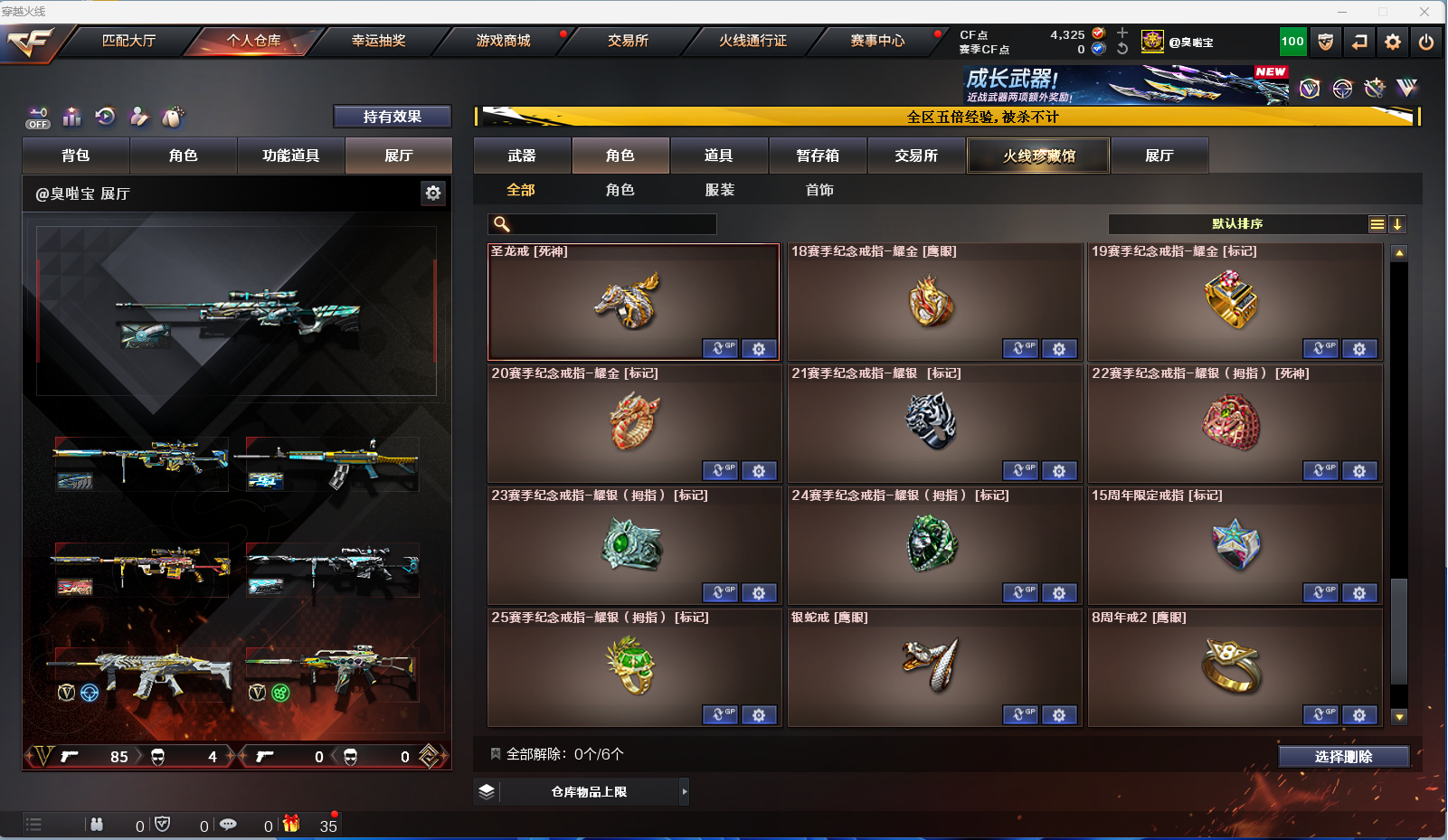Screen dimensions: 1448x840
Task: Select the 圣龙戒 ring item
Action: coord(632,302)
